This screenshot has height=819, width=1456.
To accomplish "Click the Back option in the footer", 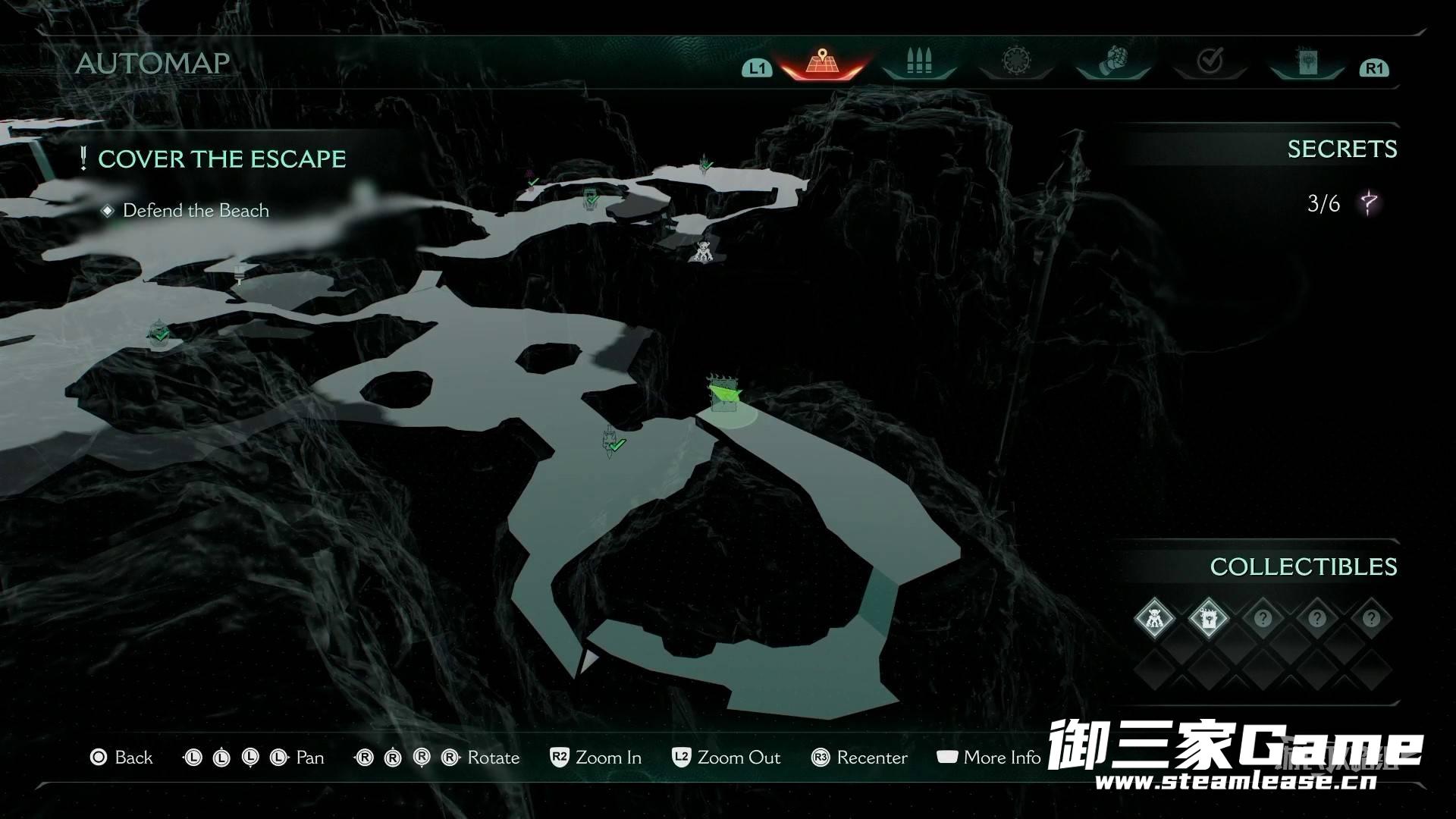I will [121, 758].
